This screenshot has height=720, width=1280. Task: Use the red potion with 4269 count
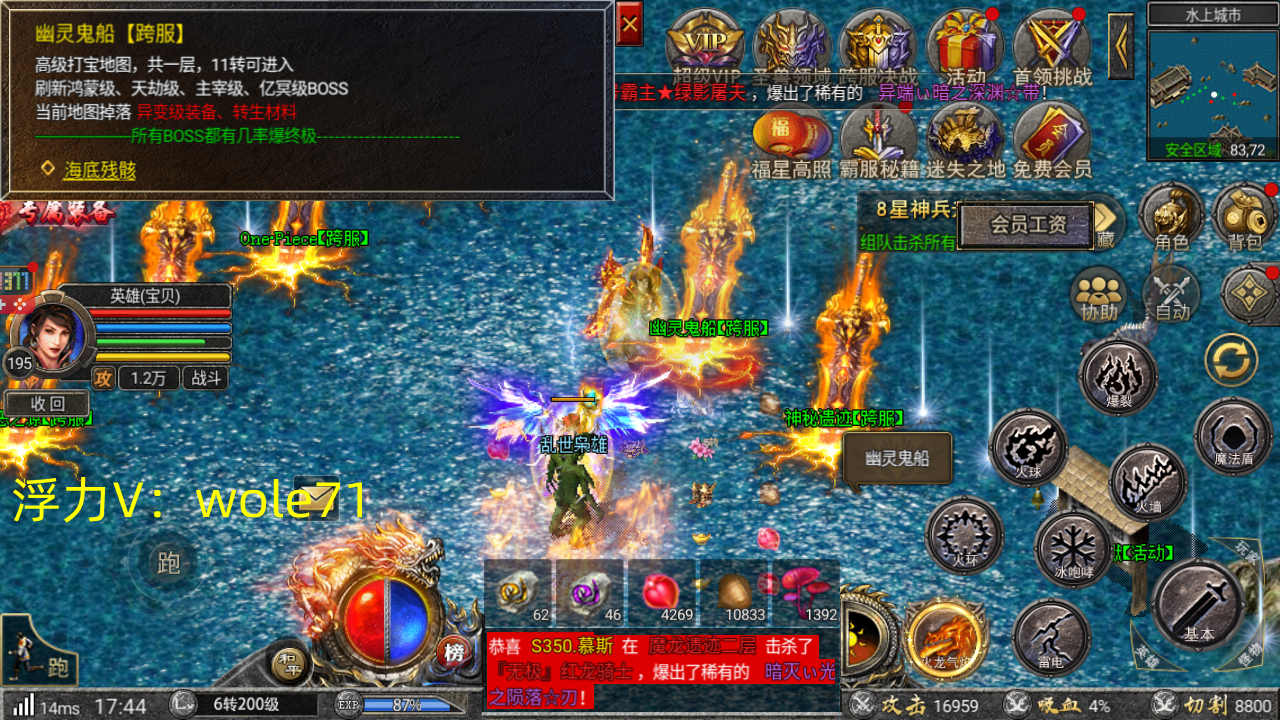(x=661, y=592)
